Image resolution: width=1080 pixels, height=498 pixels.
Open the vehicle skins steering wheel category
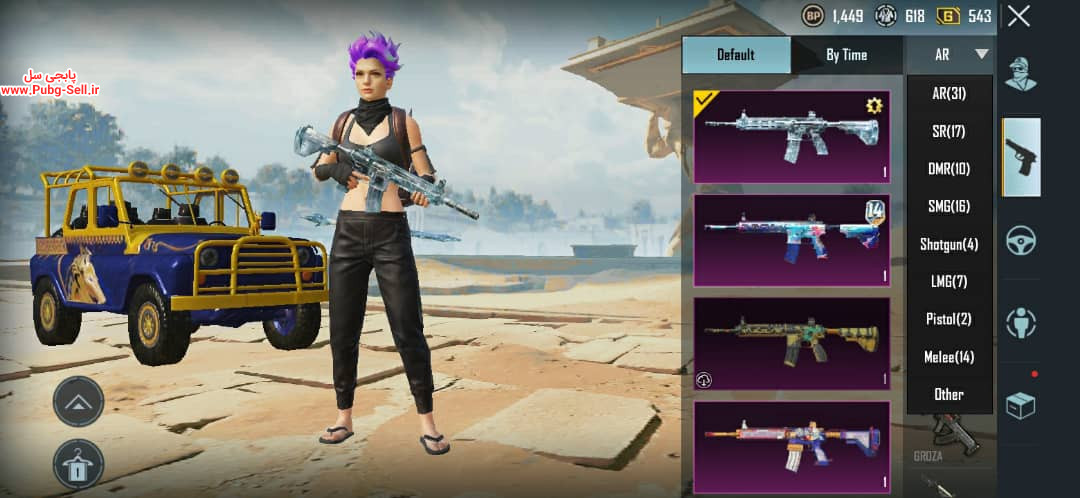[1021, 240]
